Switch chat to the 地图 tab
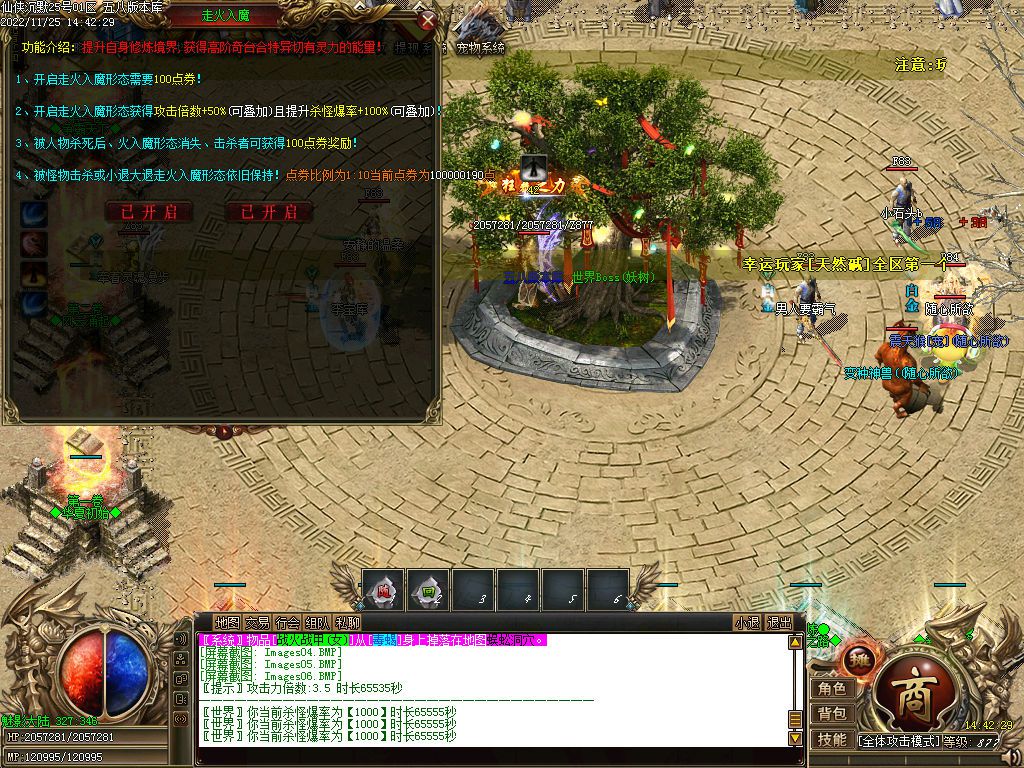The width and height of the screenshot is (1024, 768). click(x=227, y=622)
